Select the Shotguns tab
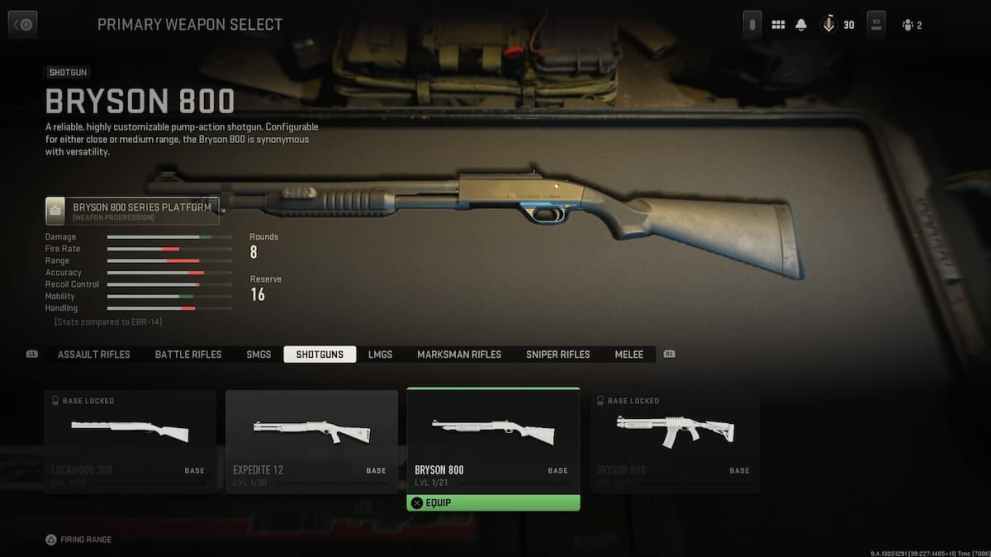Image resolution: width=991 pixels, height=557 pixels. pos(320,355)
